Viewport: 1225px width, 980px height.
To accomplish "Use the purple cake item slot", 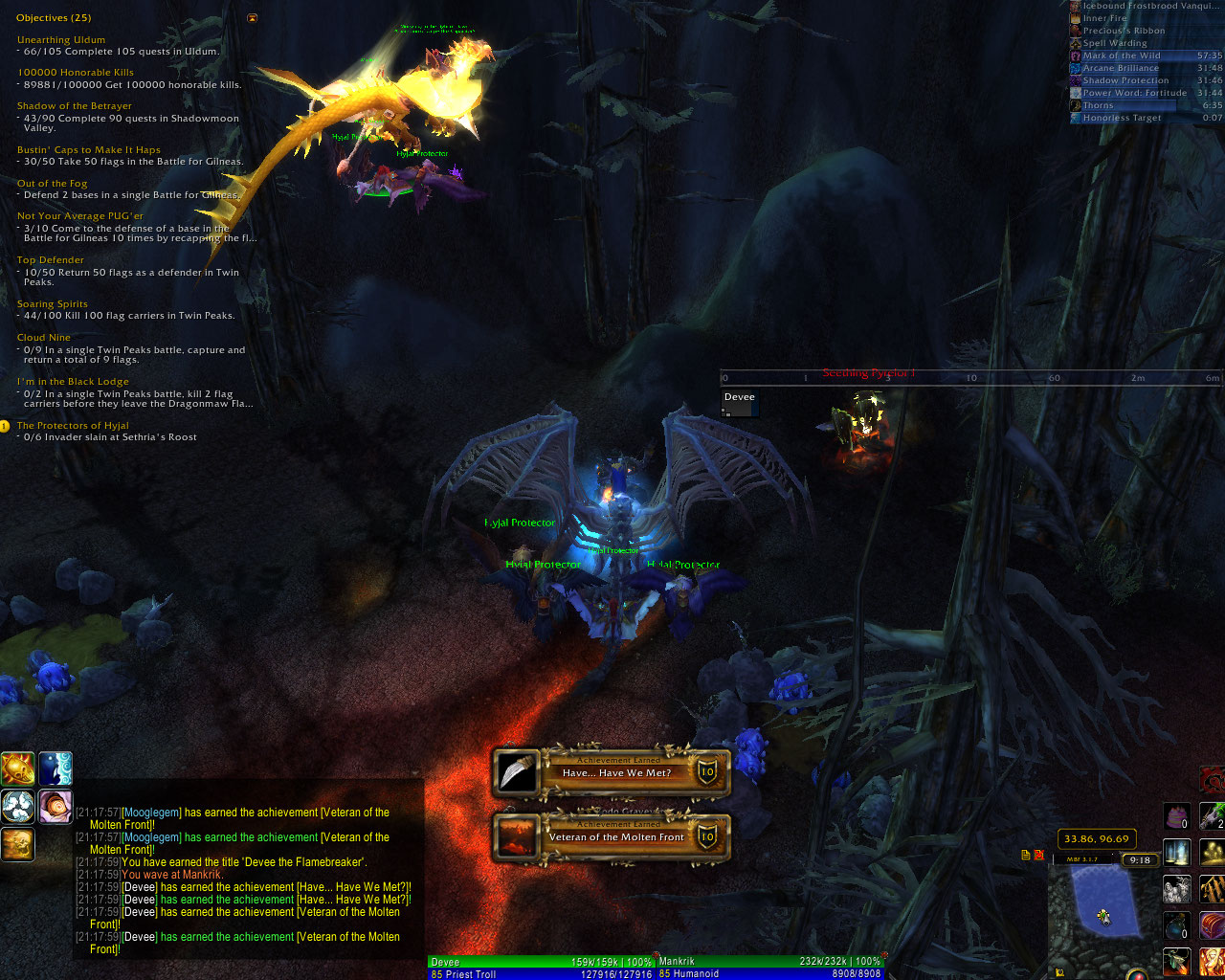I will point(1176,816).
